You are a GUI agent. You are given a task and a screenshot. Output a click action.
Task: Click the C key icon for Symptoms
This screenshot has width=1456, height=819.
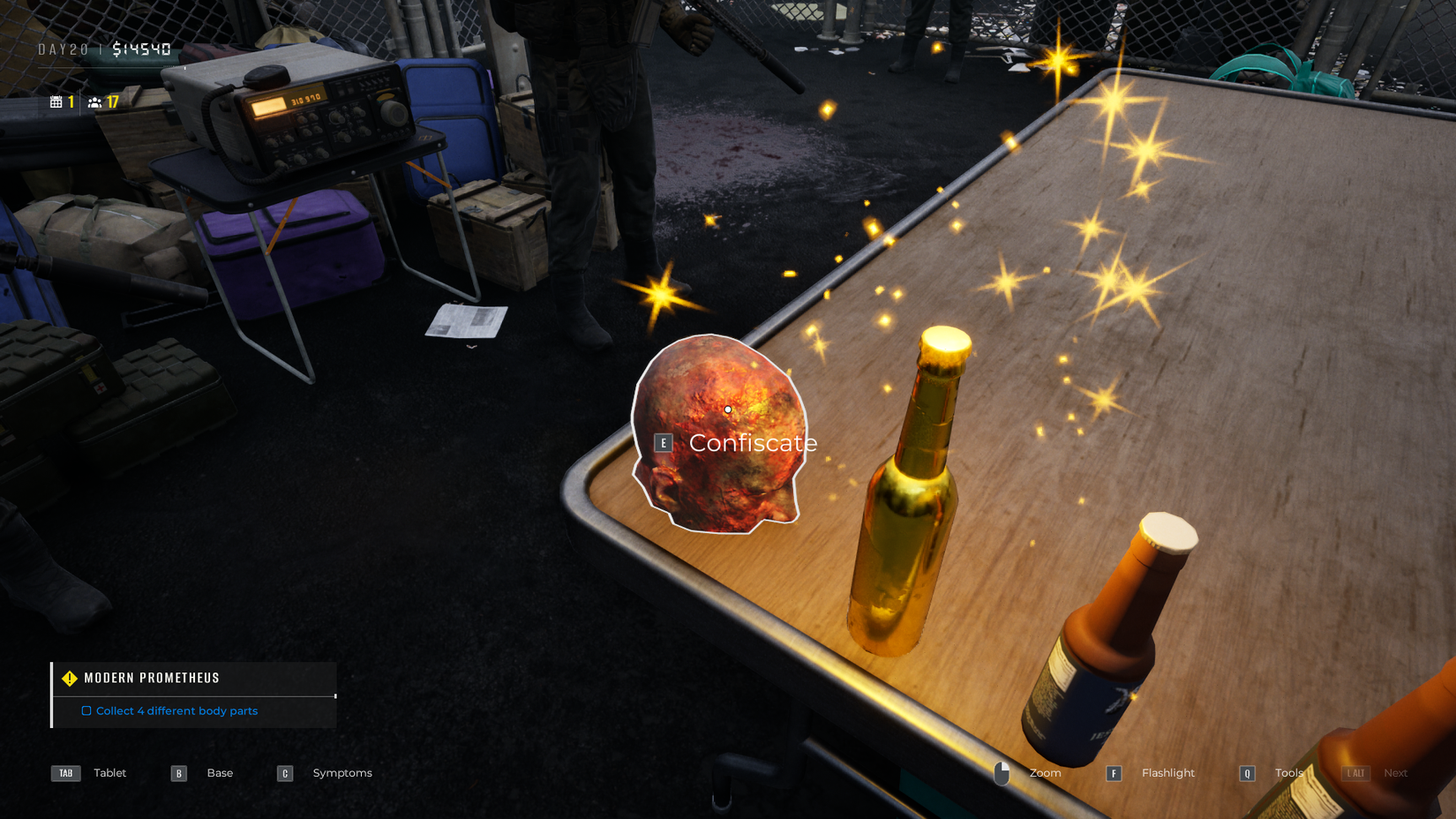point(284,772)
